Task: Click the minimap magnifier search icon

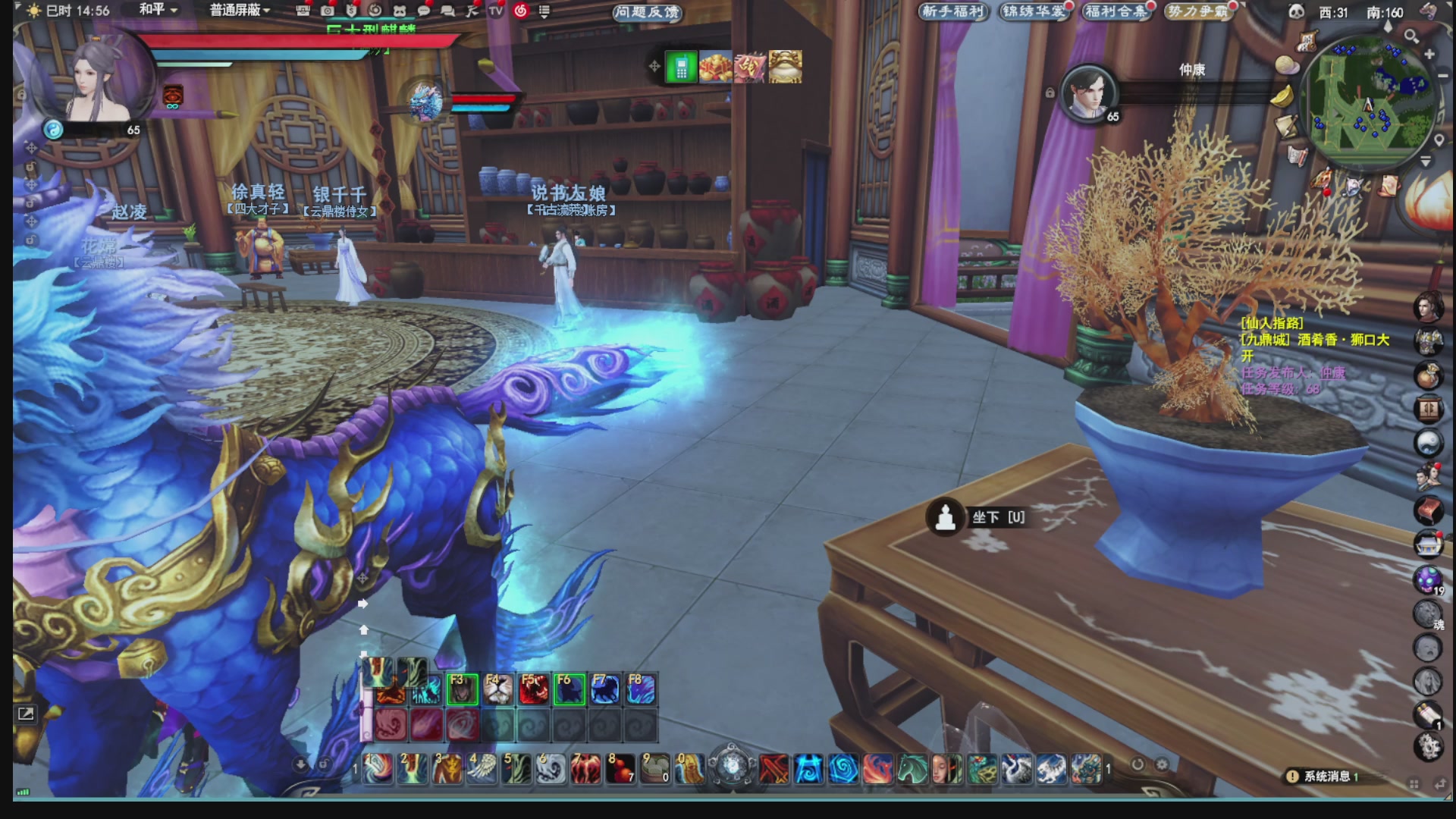Action: [x=1411, y=36]
